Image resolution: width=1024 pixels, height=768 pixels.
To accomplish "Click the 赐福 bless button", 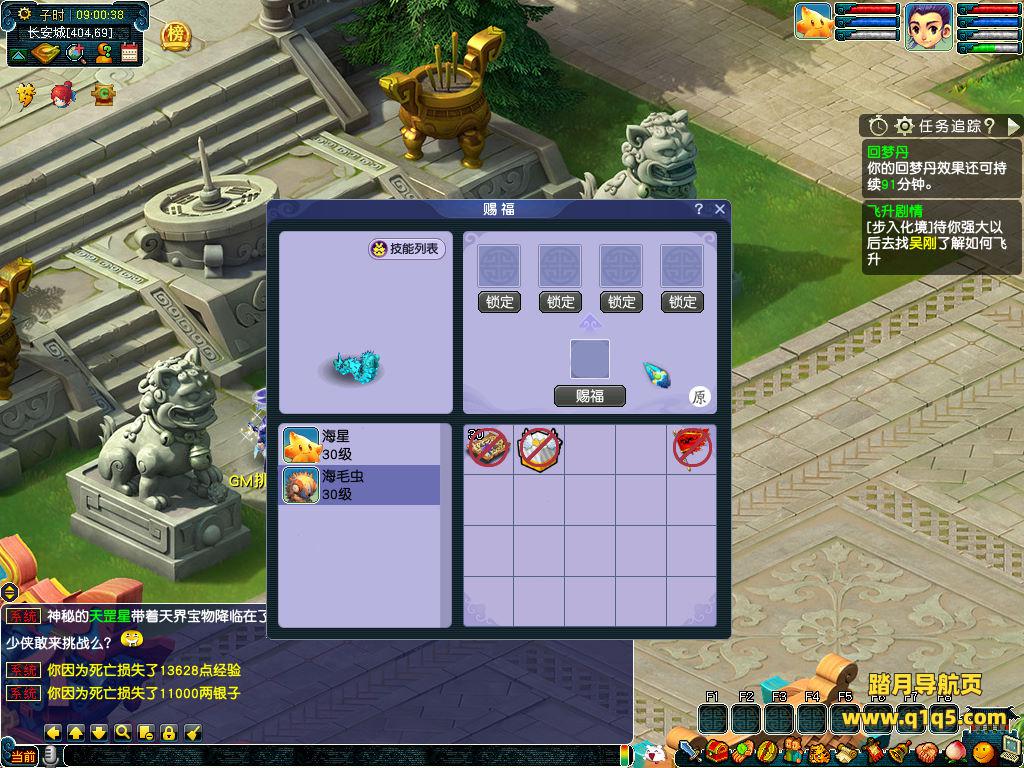I will (x=590, y=396).
